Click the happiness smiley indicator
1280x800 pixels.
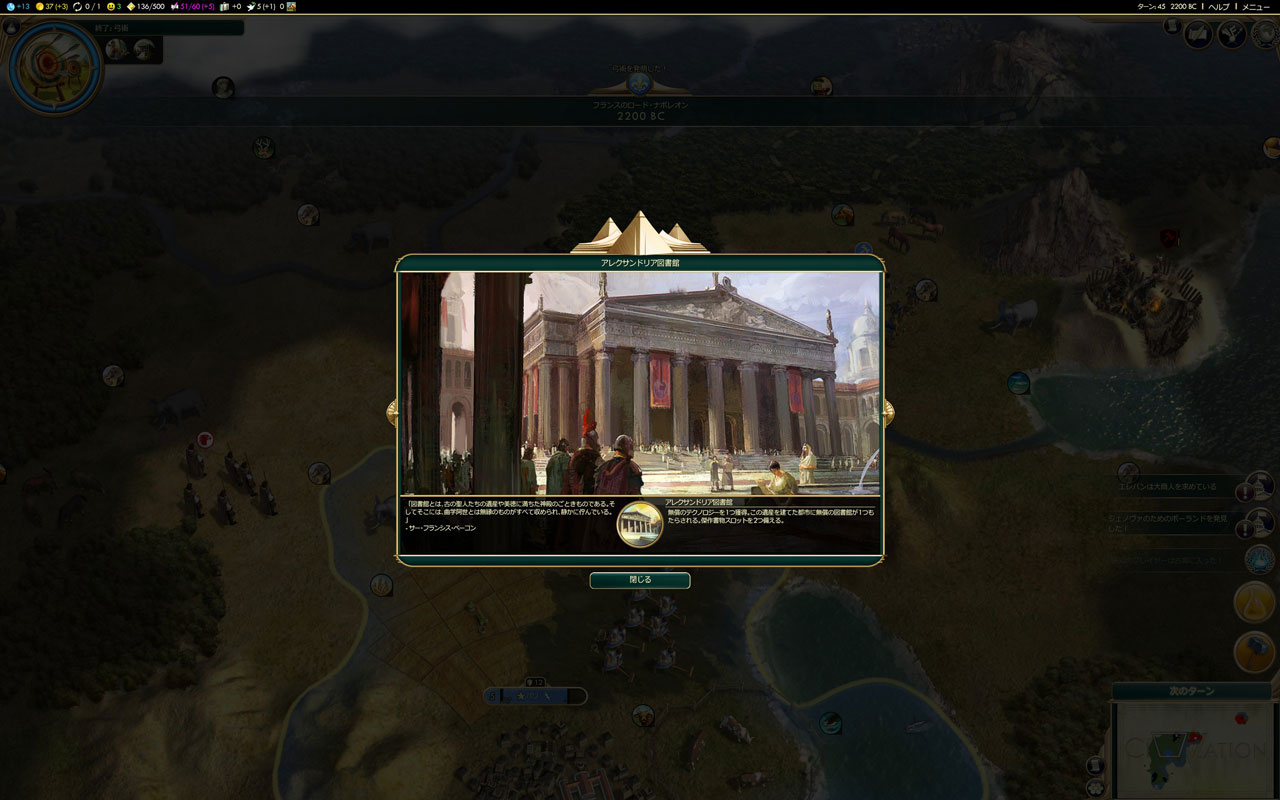(x=112, y=7)
